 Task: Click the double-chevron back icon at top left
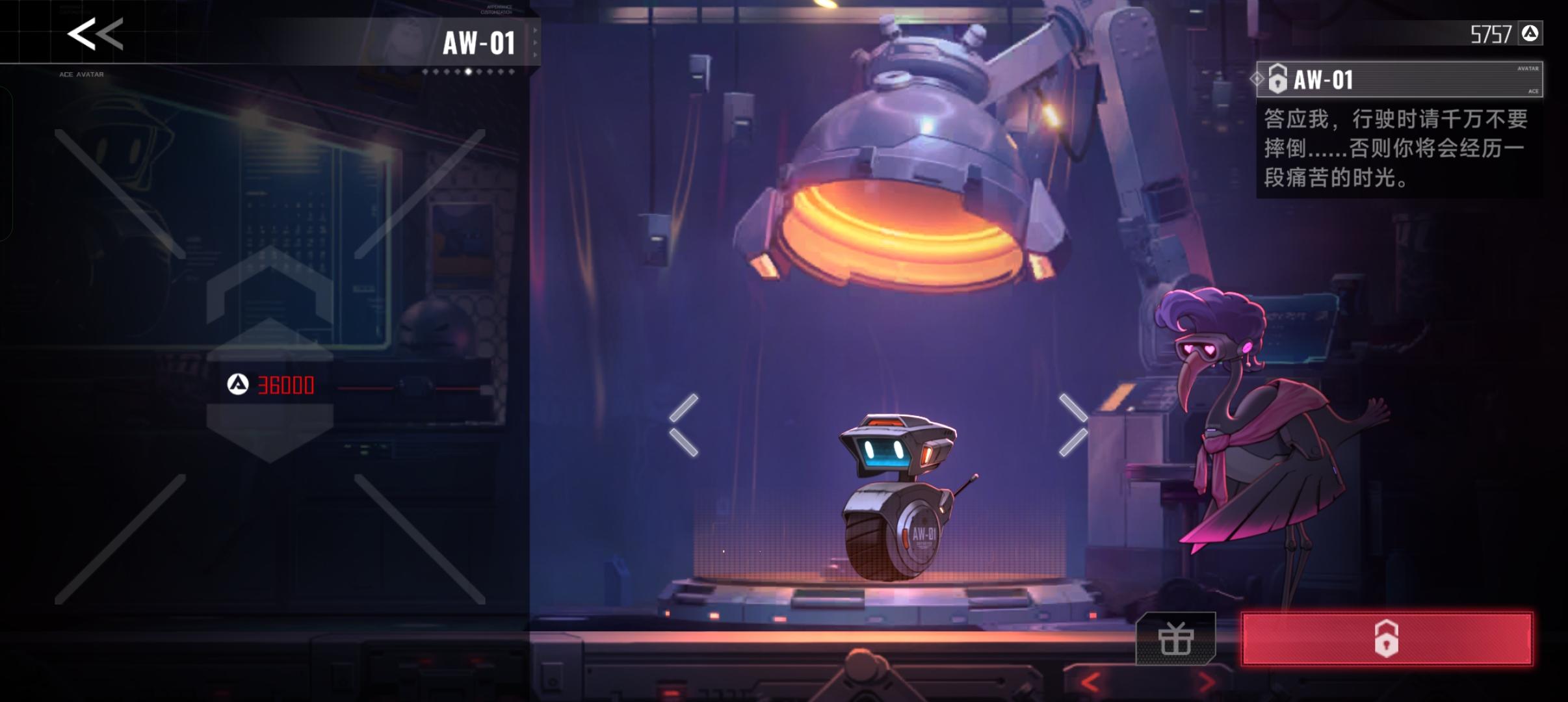[94, 34]
